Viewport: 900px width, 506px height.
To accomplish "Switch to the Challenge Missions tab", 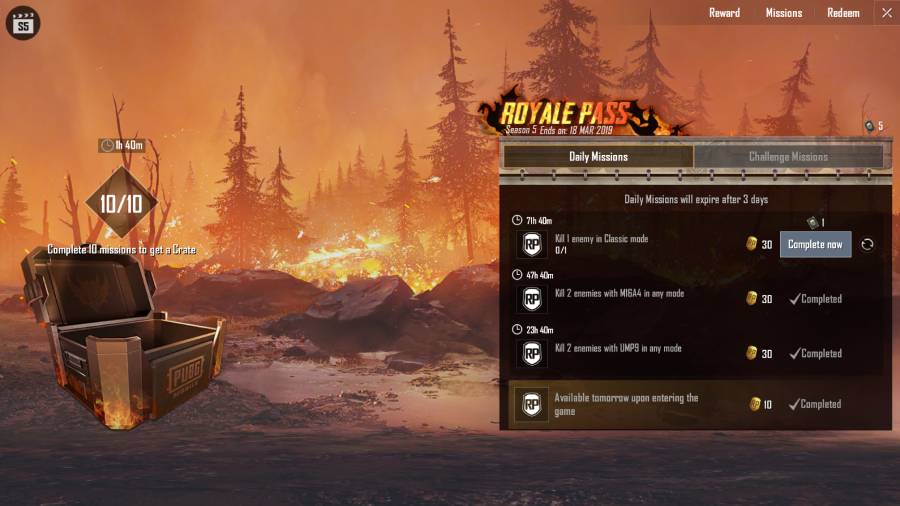I will 788,157.
